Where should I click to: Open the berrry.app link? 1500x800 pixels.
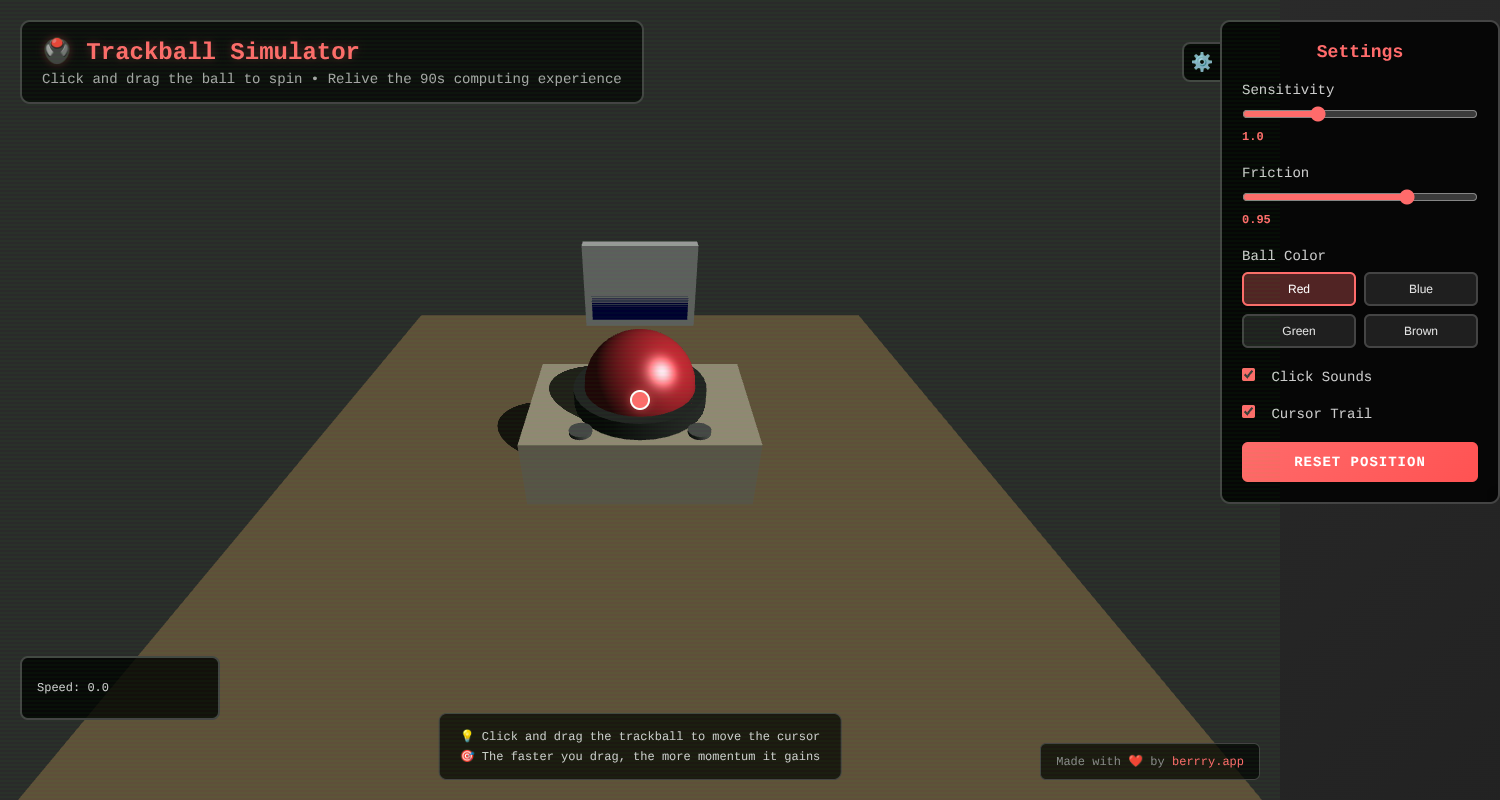click(1207, 761)
